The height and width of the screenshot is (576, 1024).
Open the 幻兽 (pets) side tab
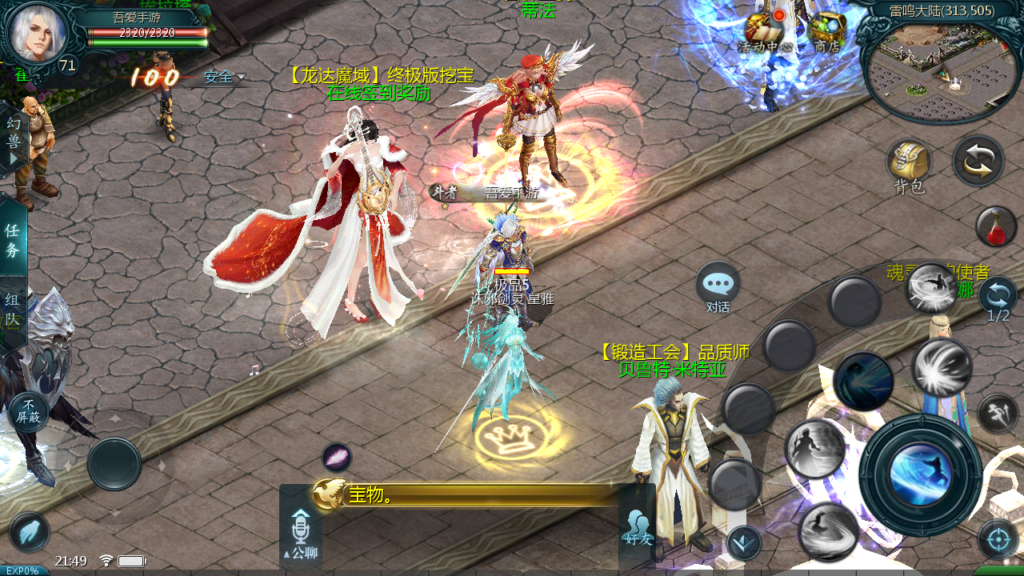point(13,140)
